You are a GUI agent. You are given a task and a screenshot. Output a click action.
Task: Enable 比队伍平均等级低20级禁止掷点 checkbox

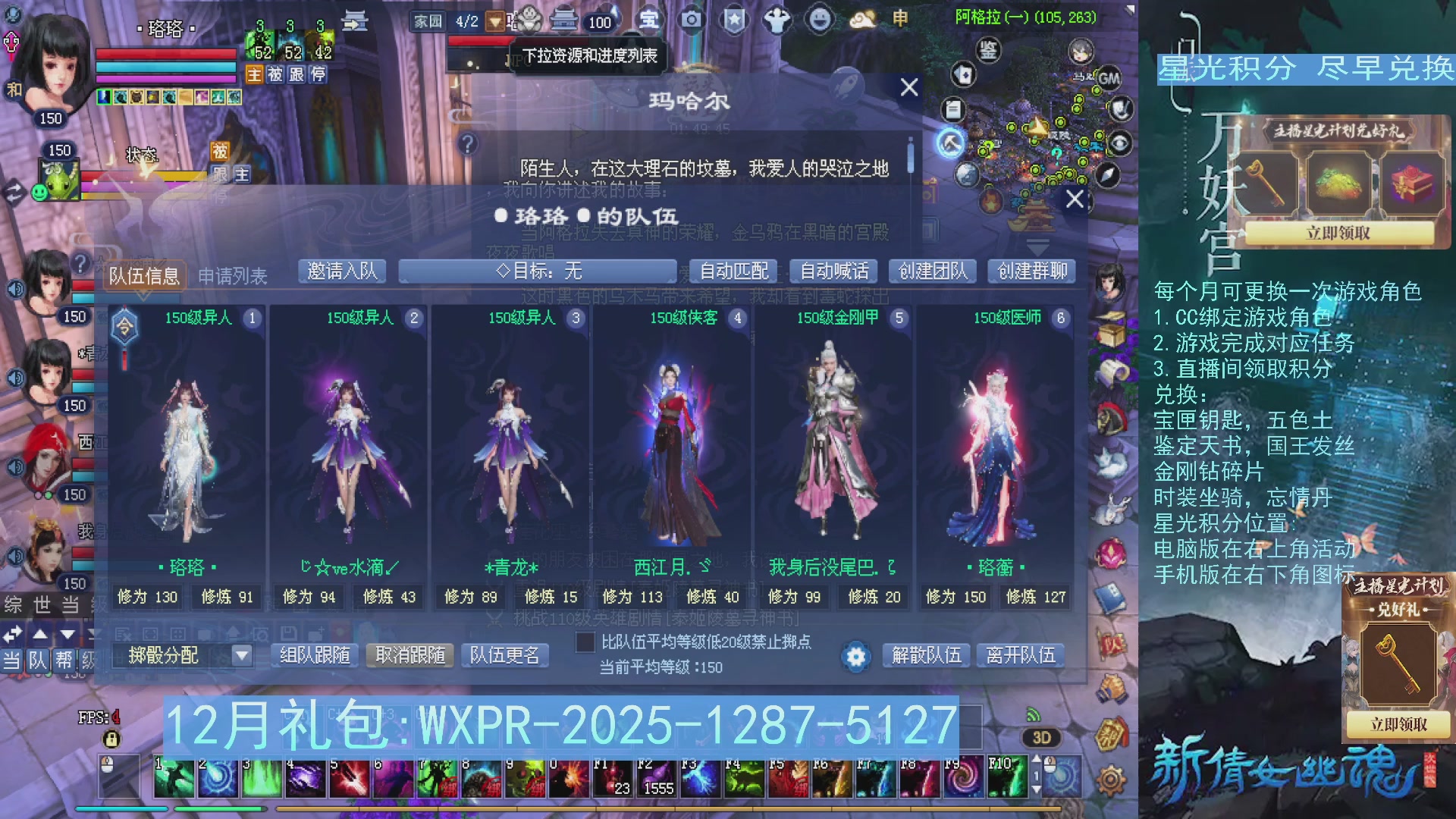pos(585,643)
